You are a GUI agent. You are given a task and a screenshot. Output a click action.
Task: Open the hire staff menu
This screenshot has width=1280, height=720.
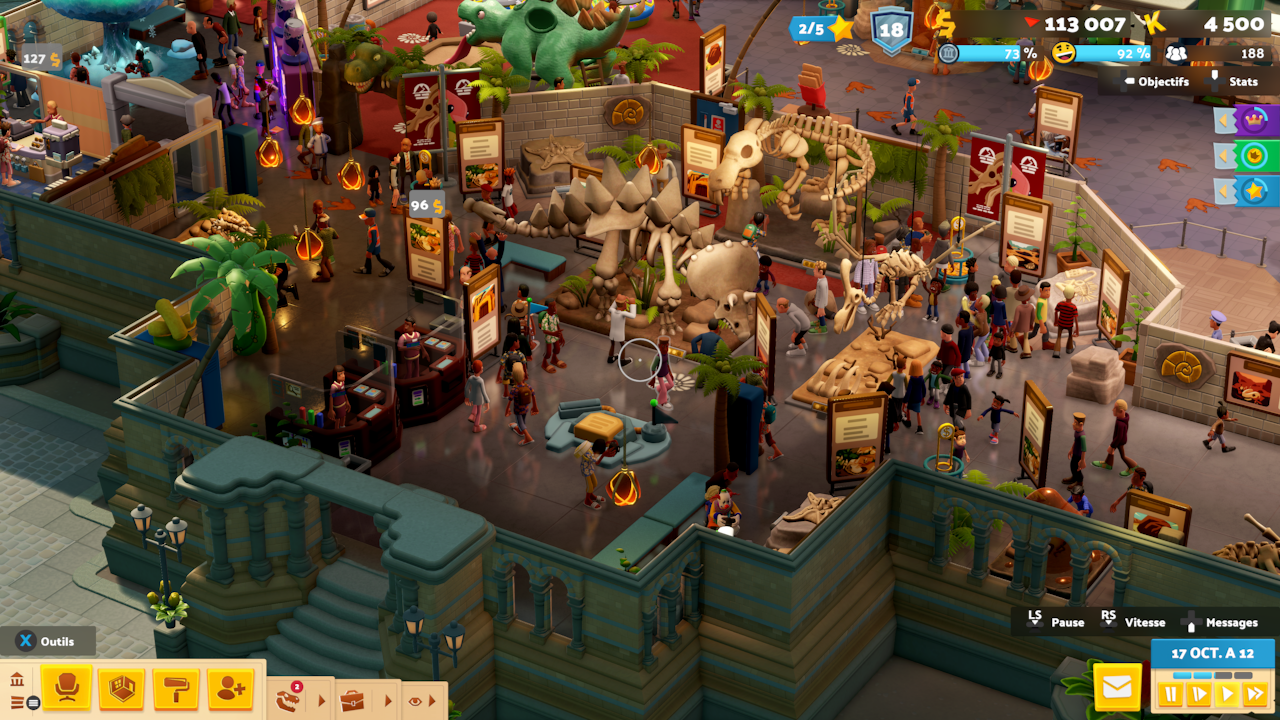click(231, 688)
